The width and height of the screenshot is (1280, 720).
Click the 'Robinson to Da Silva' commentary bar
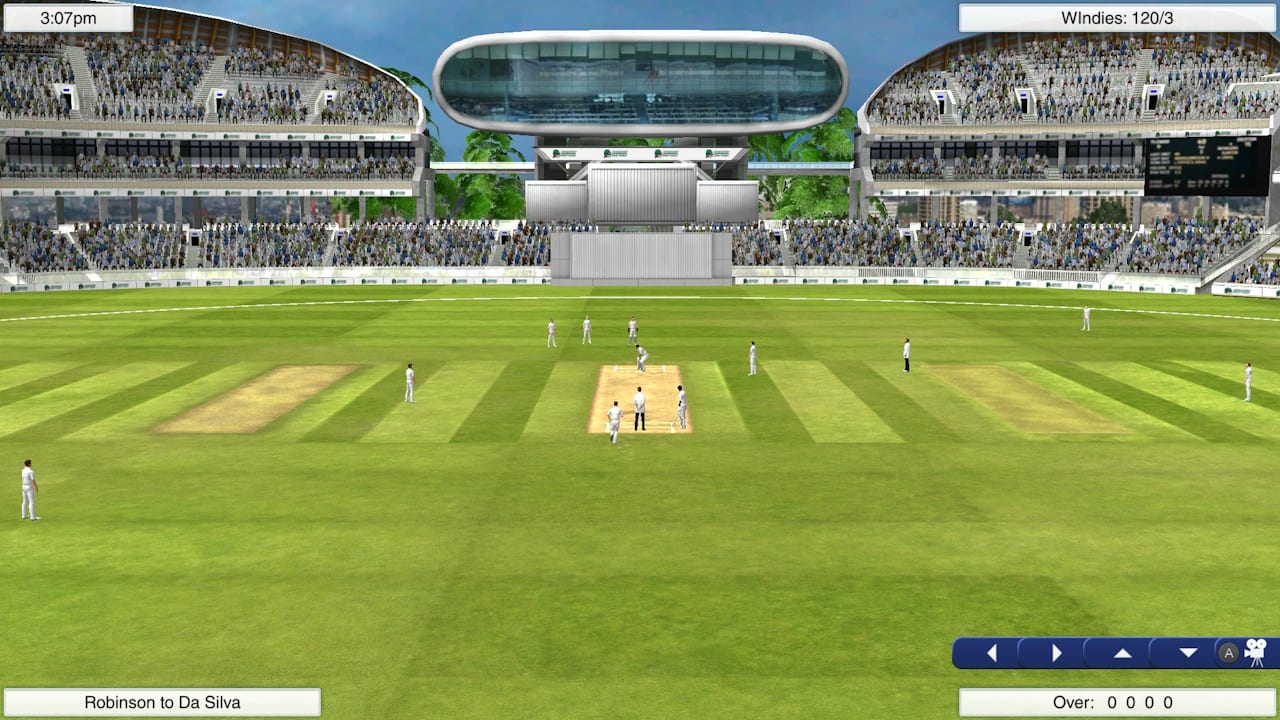163,702
